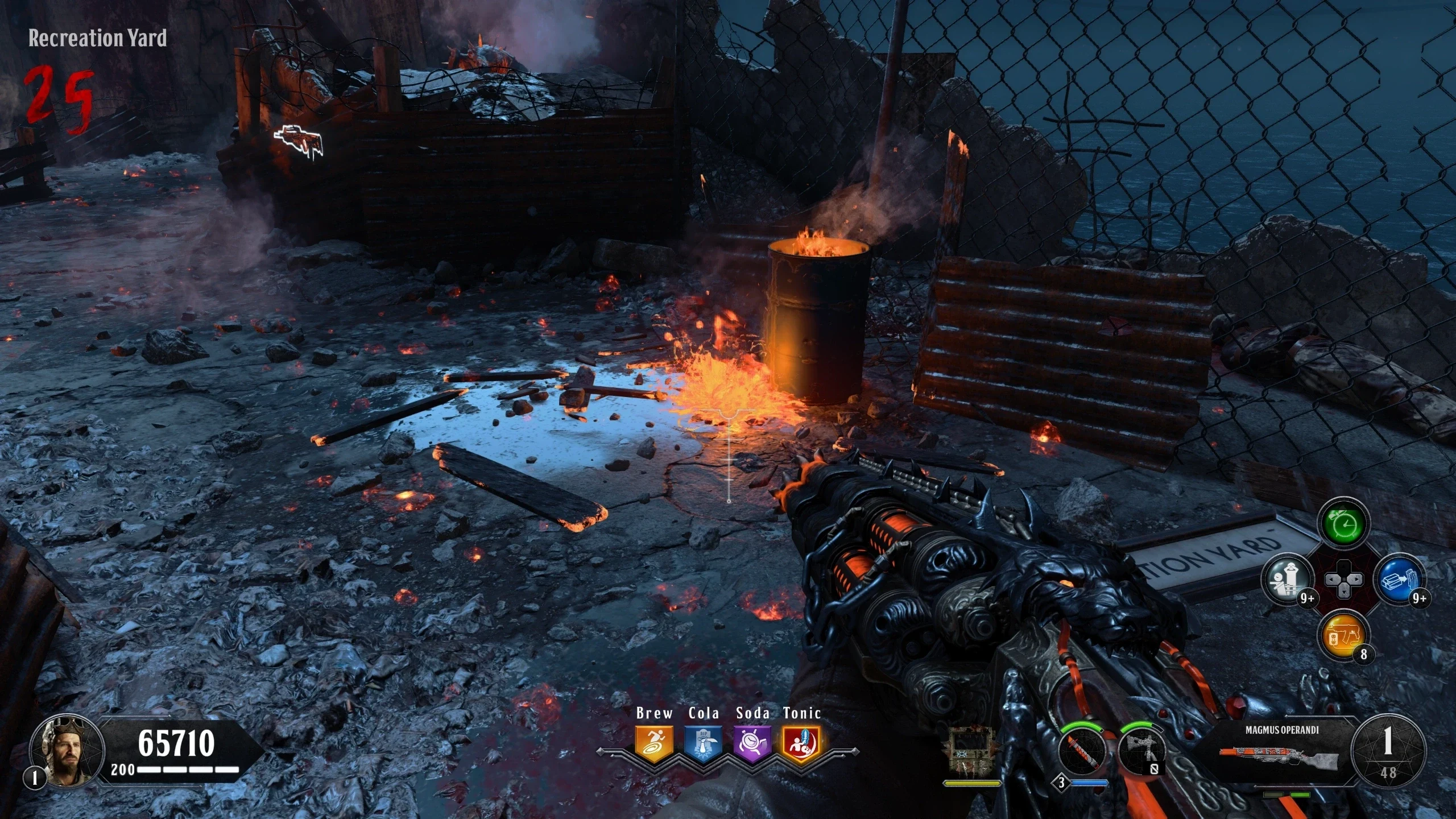Select the tomahawk equipment icon
This screenshot has width=1456, height=819.
click(x=1141, y=750)
